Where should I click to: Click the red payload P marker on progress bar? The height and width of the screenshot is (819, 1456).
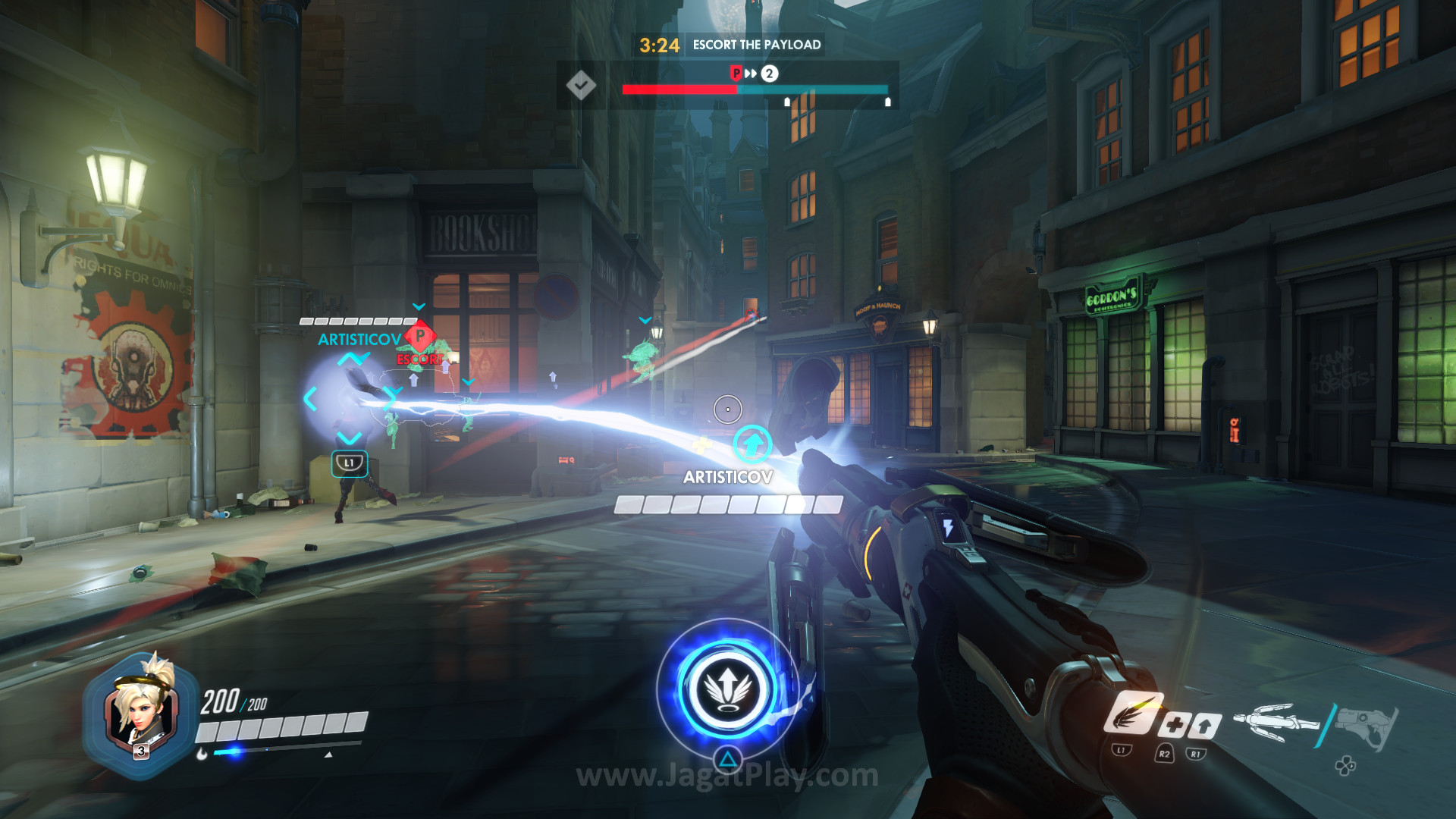[x=736, y=74]
